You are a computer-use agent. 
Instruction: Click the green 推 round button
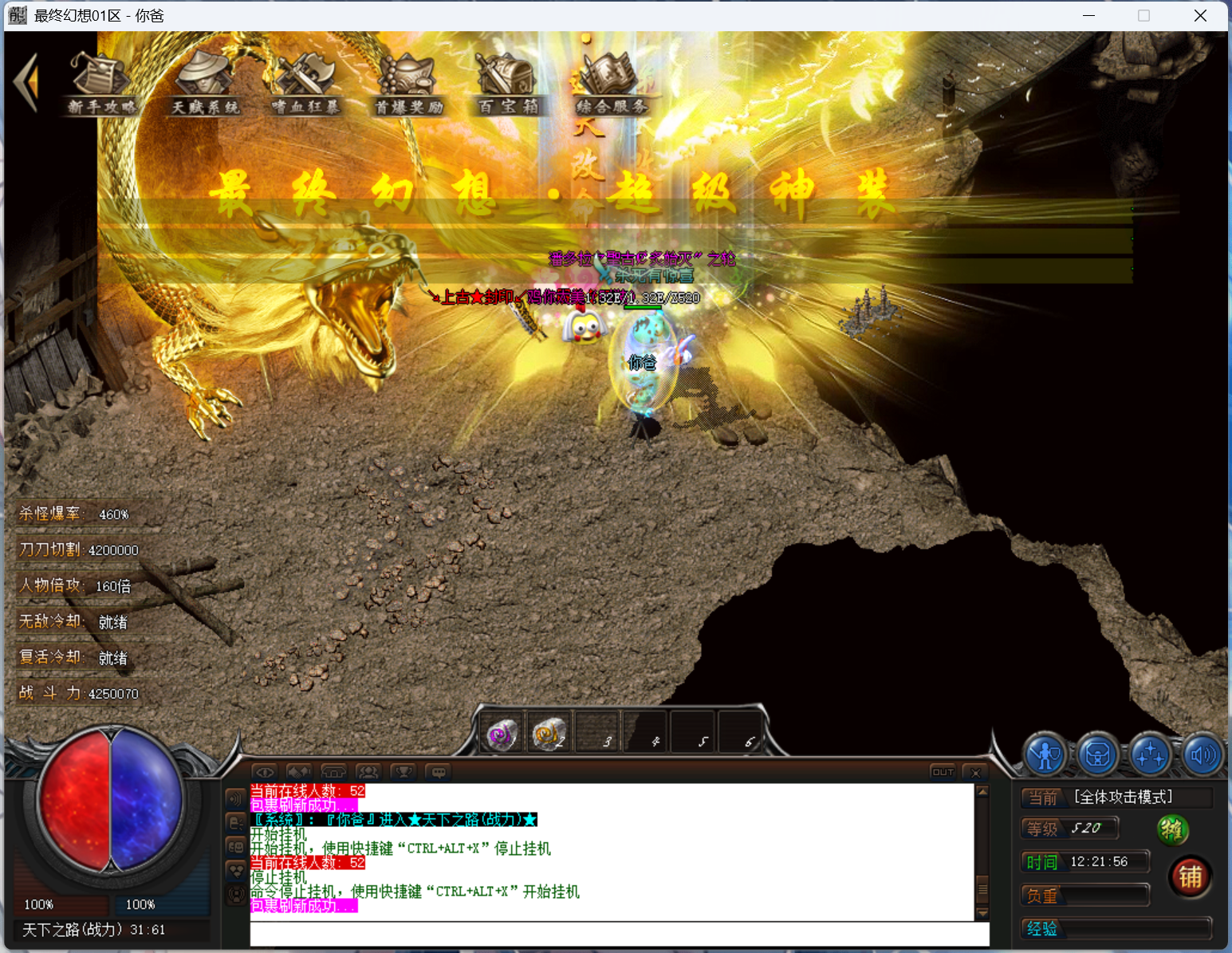tap(1172, 830)
